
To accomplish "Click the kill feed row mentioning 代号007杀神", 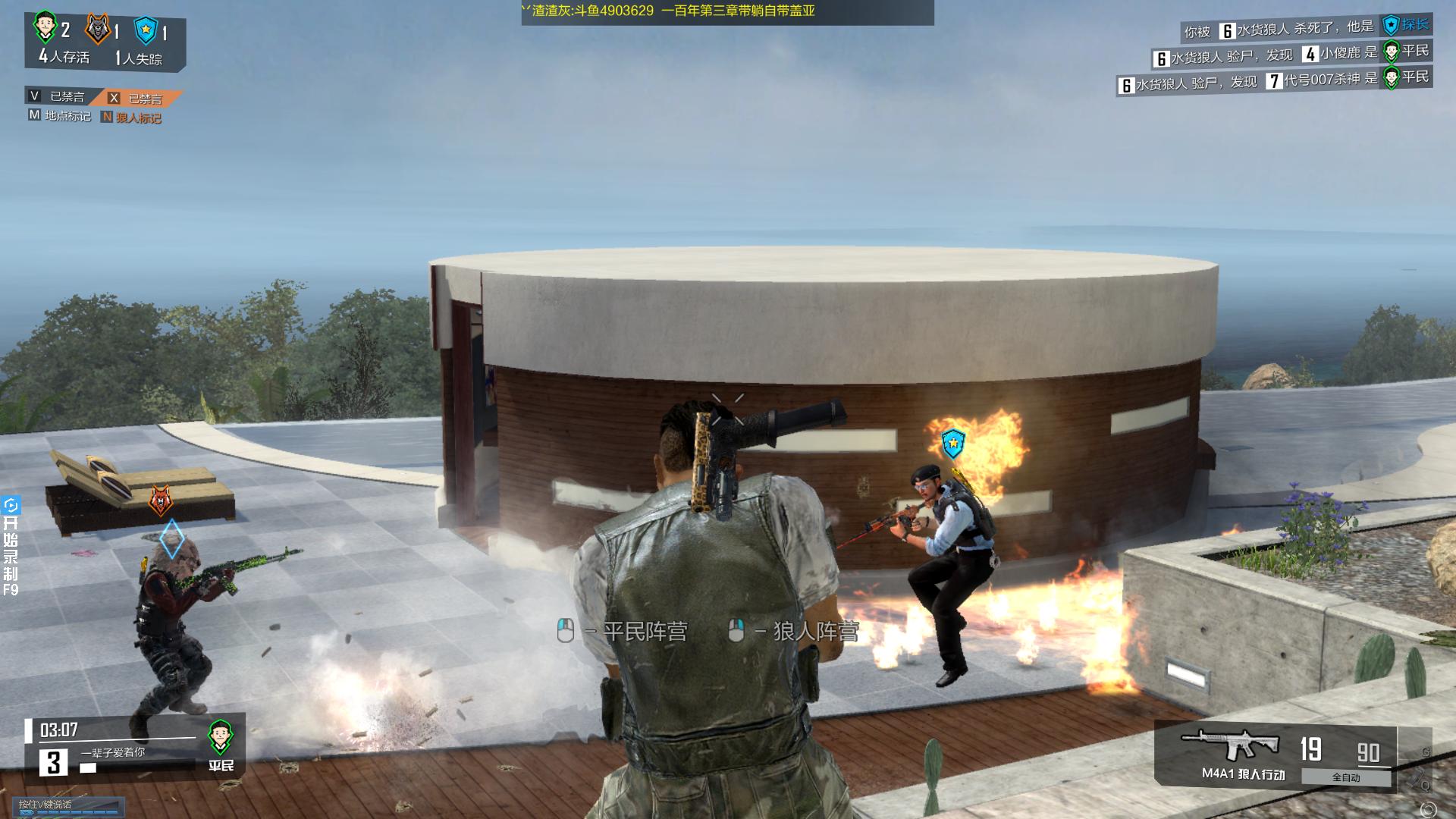I will (x=1274, y=80).
